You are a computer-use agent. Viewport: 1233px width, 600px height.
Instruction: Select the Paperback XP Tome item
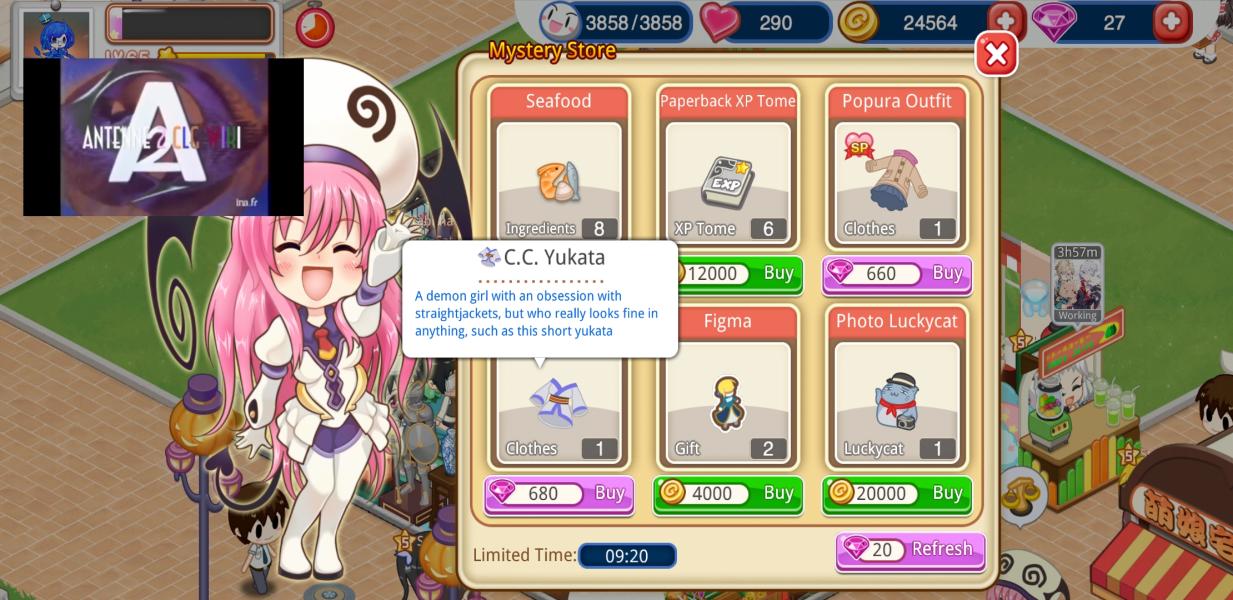[x=727, y=182]
